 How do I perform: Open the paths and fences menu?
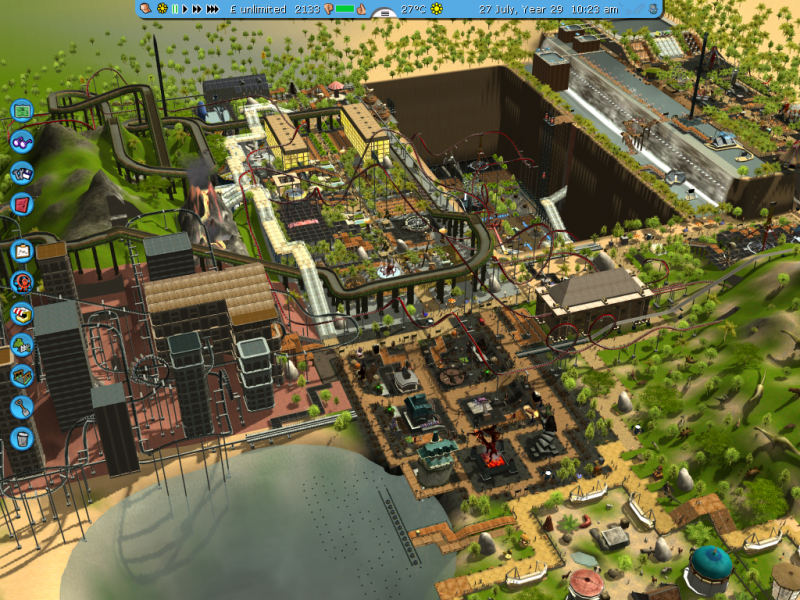tap(22, 376)
